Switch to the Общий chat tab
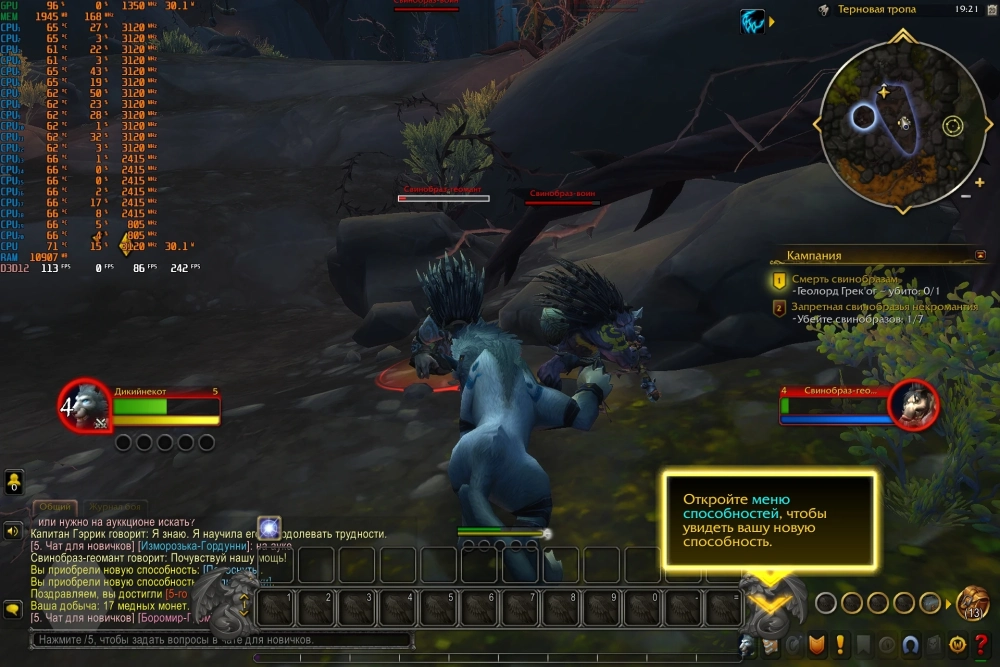This screenshot has width=1000, height=667. [x=54, y=508]
